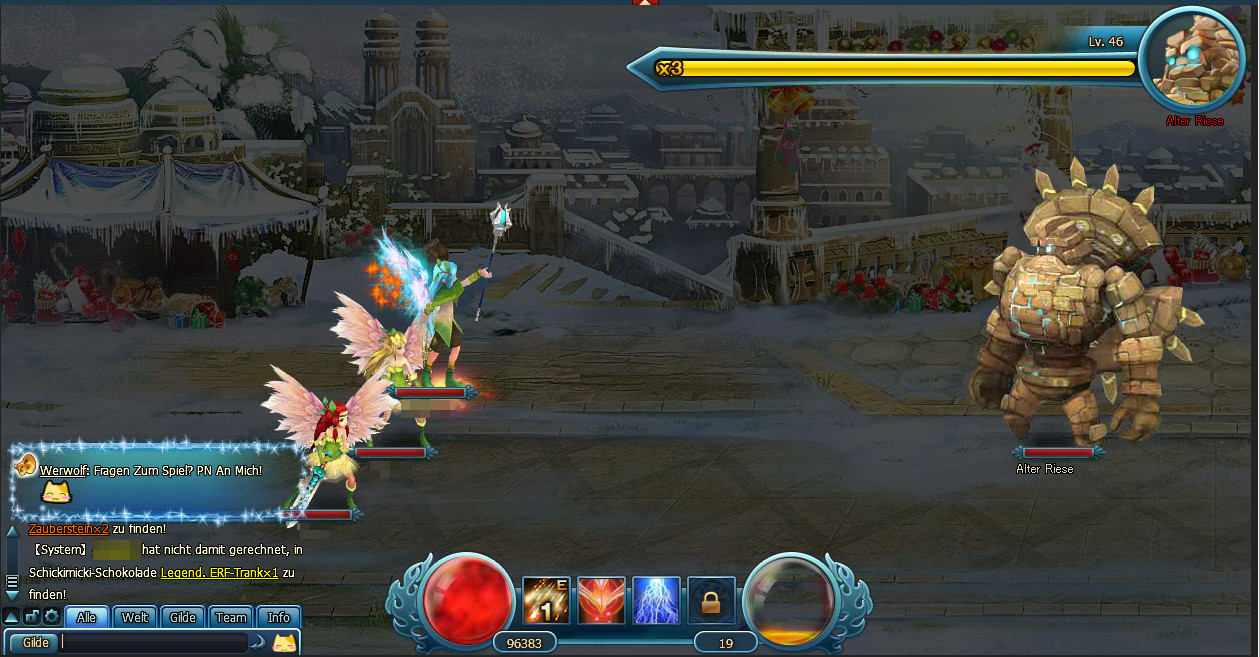Switch to the Alle chat tab
This screenshot has width=1260, height=657.
coord(87,617)
